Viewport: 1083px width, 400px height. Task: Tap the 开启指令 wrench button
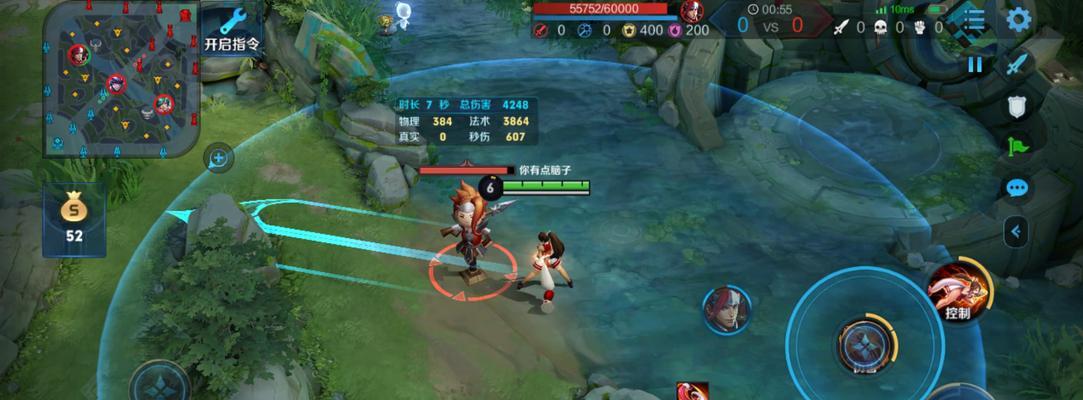(x=232, y=29)
